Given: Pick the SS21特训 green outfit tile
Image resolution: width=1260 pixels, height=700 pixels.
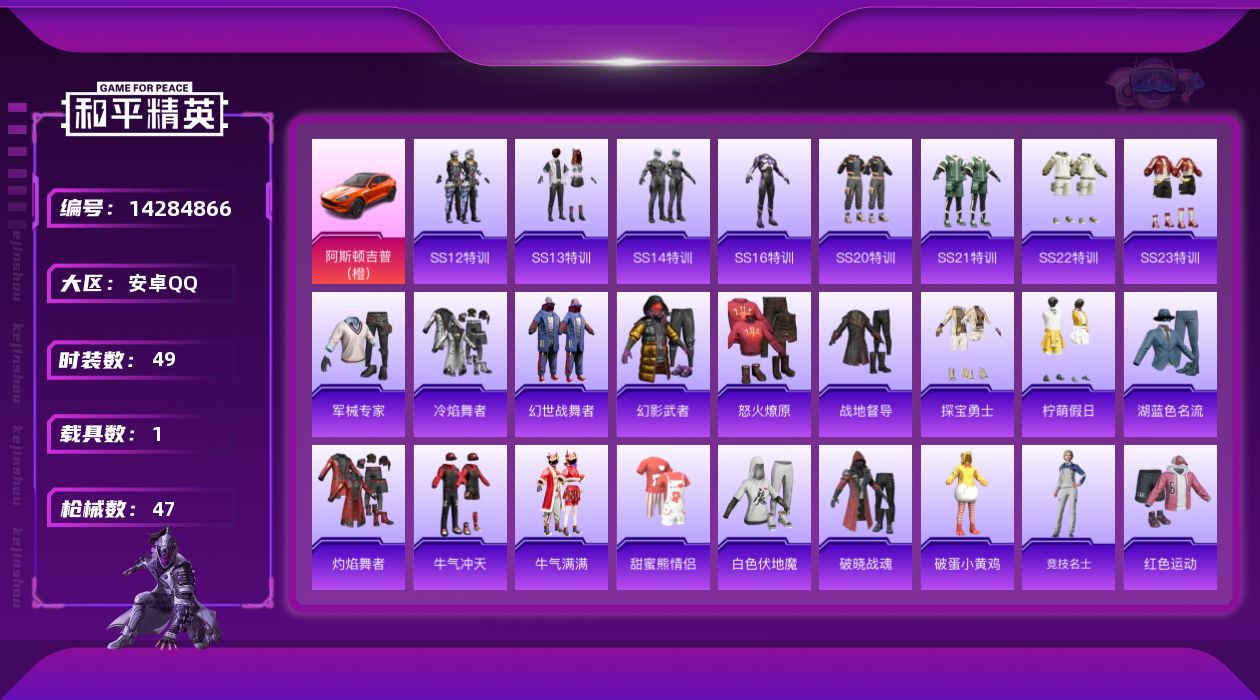Looking at the screenshot, I should pyautogui.click(x=967, y=211).
